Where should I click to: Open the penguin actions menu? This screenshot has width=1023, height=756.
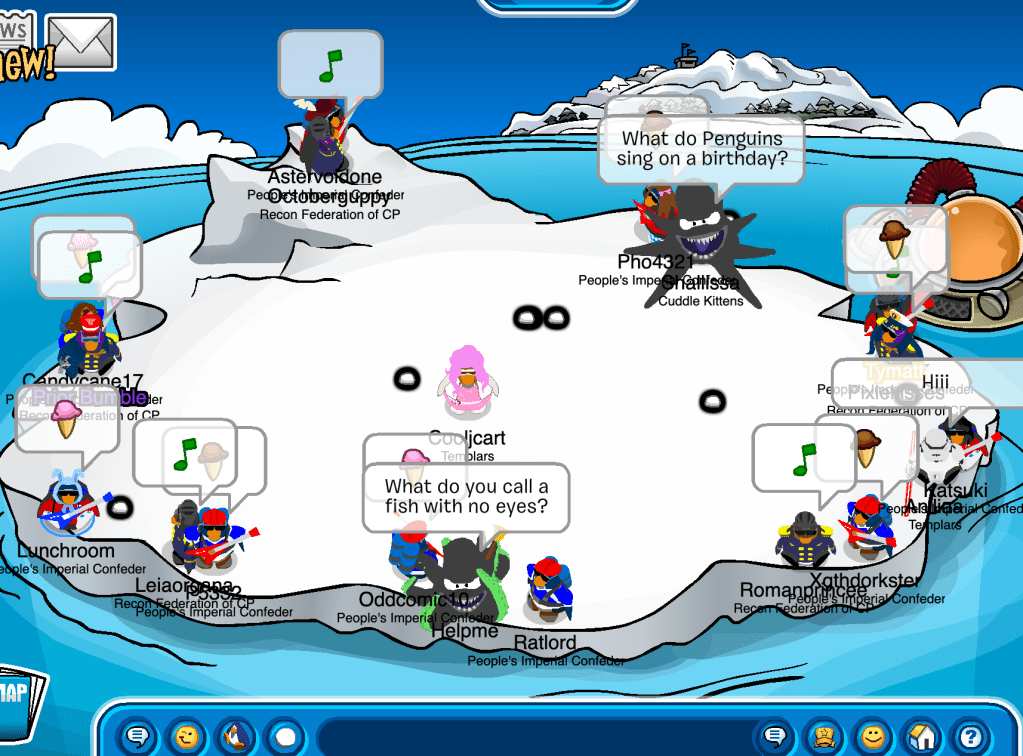pyautogui.click(x=236, y=737)
